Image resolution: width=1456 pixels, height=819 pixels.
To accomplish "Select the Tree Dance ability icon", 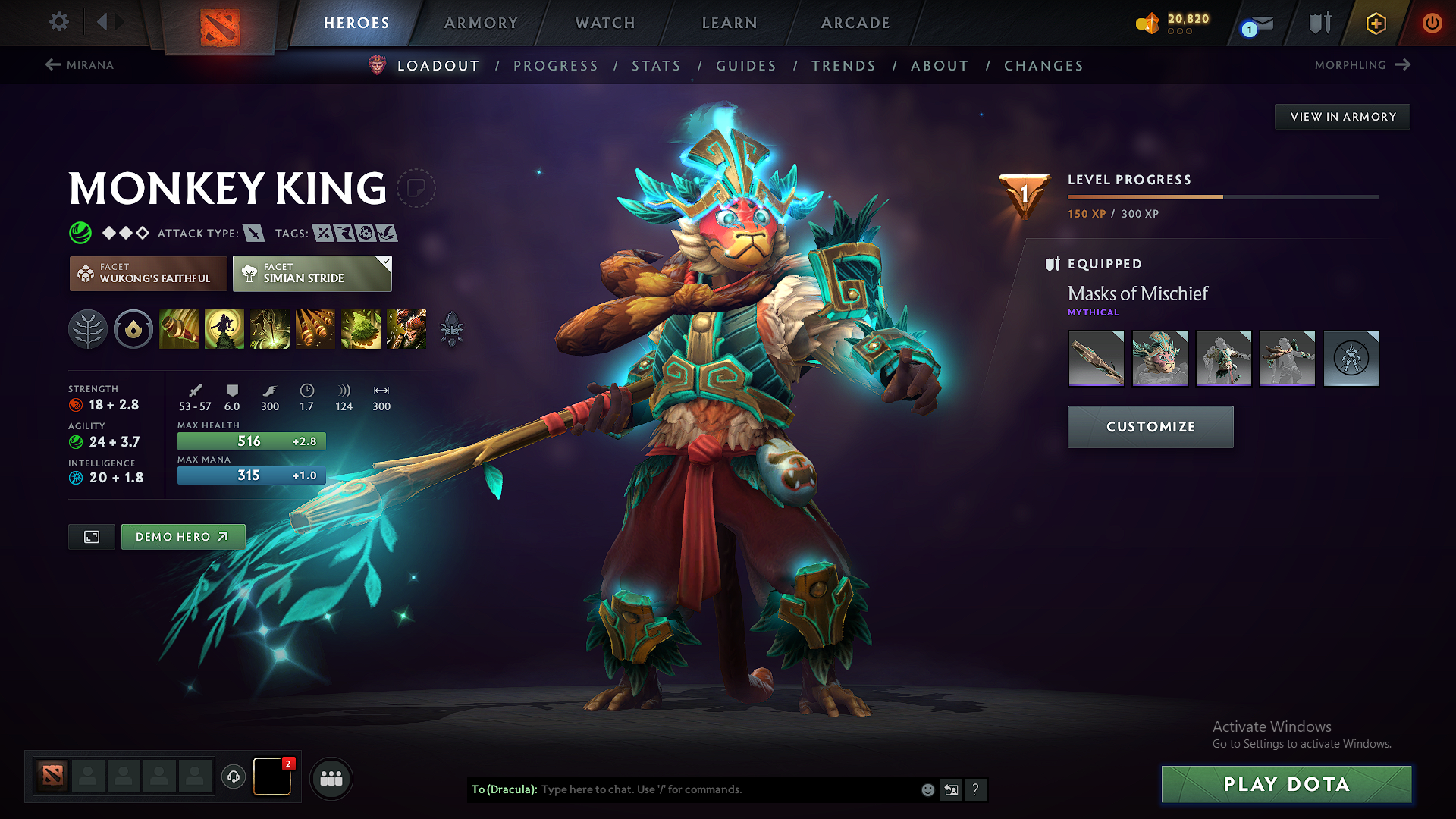I will pyautogui.click(x=224, y=329).
